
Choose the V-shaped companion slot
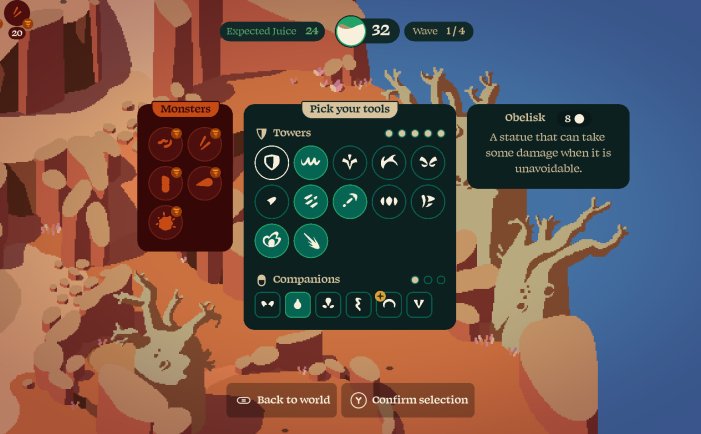419,305
